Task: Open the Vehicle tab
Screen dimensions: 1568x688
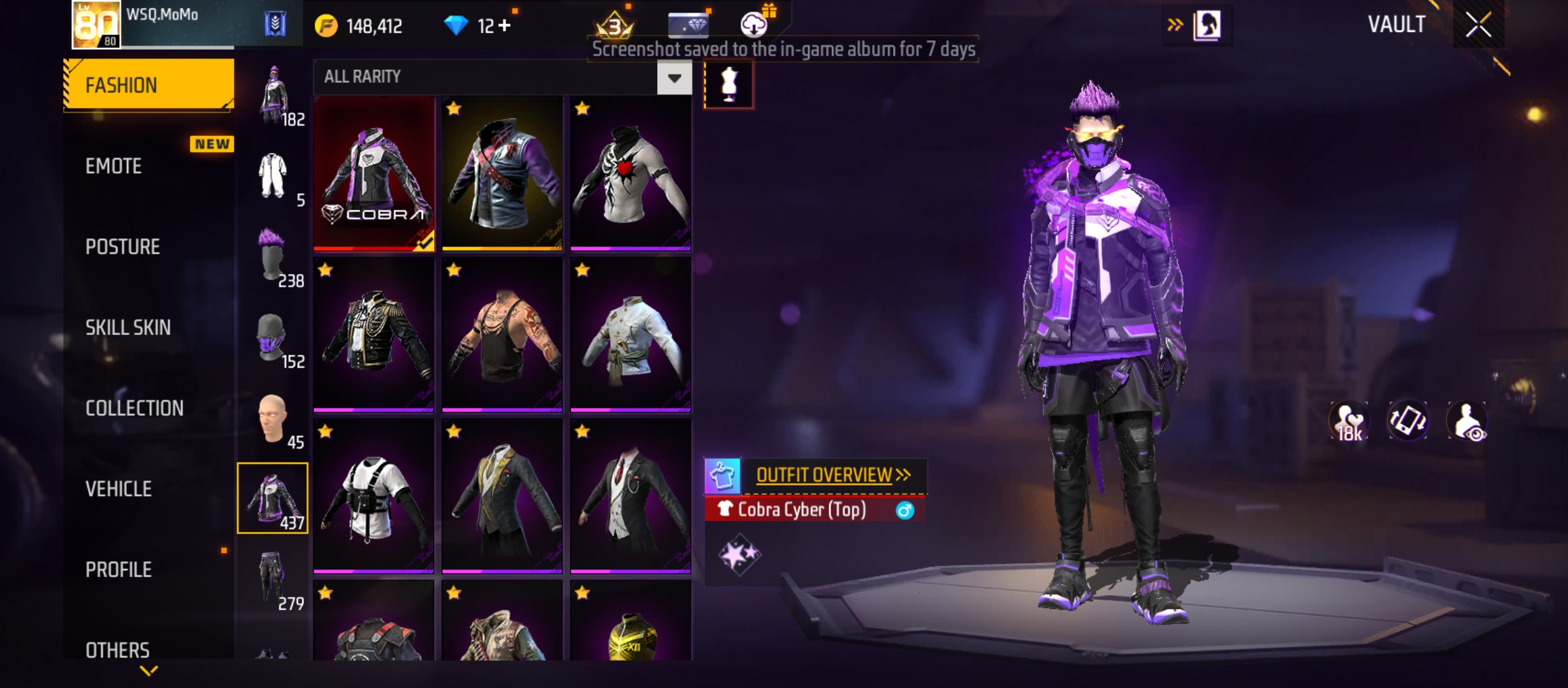Action: (119, 489)
